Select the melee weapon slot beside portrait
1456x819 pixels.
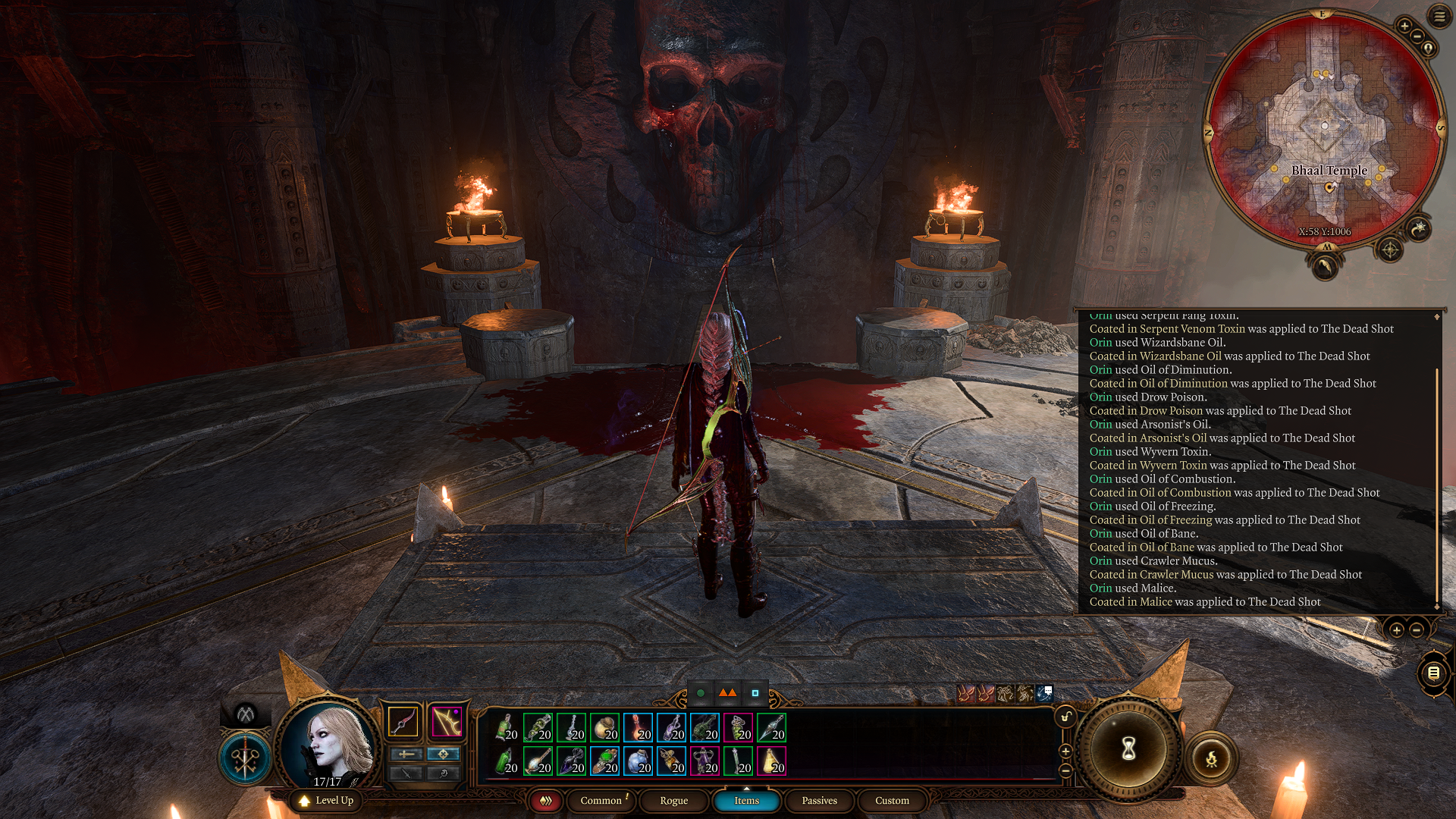click(x=403, y=721)
